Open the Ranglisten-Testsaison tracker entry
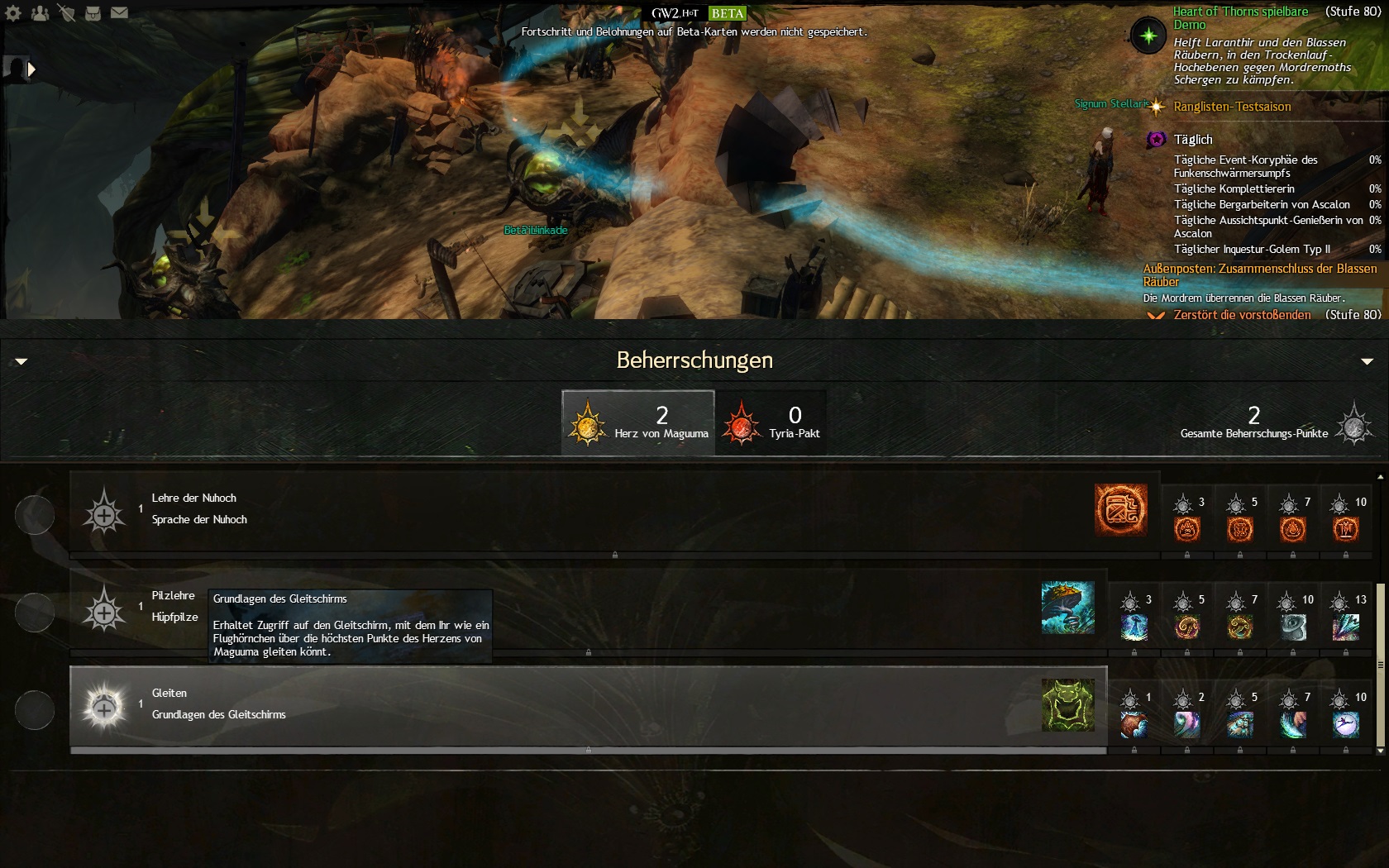This screenshot has width=1389, height=868. click(1232, 107)
